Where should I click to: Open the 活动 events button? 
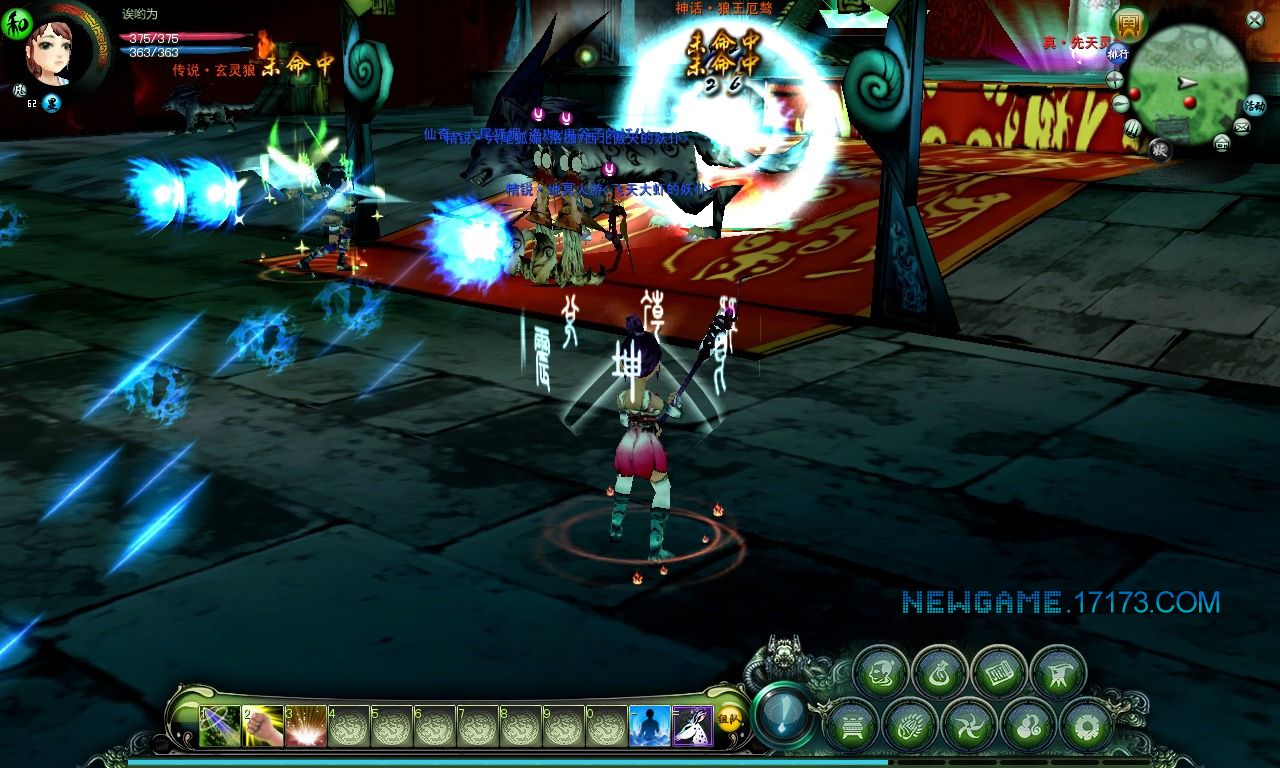click(1255, 104)
